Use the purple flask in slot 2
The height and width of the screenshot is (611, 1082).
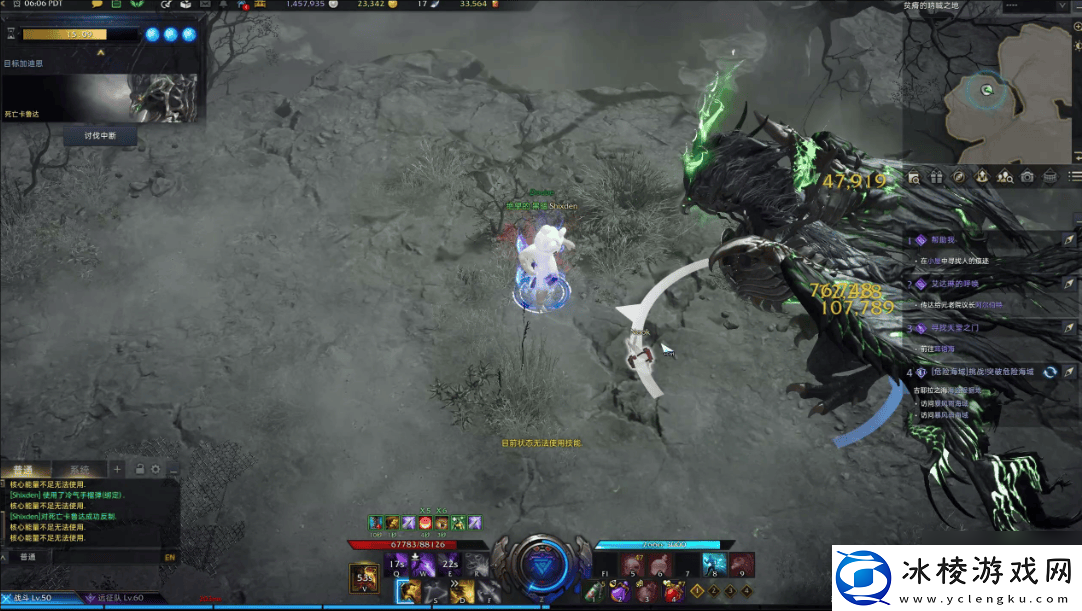point(618,592)
